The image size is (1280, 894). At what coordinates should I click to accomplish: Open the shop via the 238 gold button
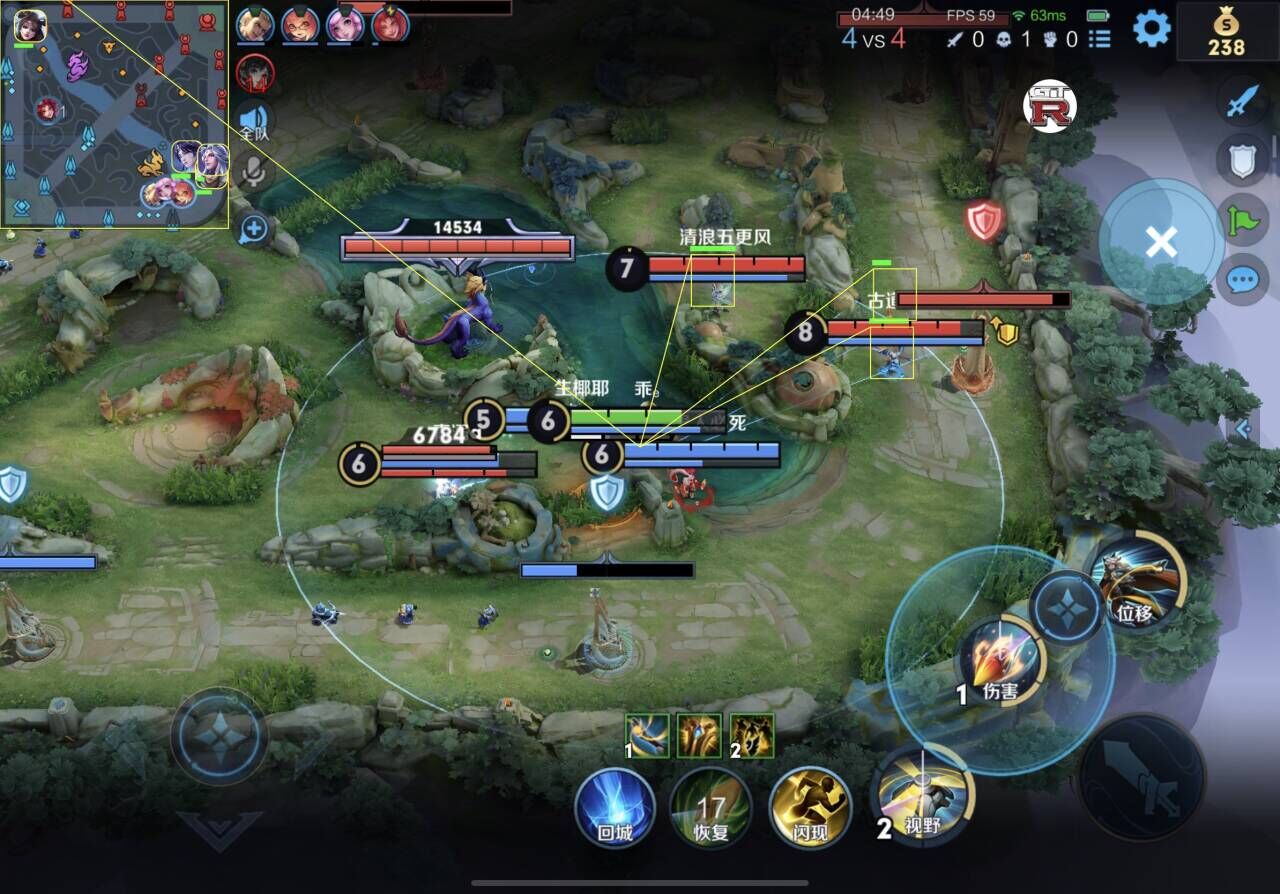(x=1226, y=31)
